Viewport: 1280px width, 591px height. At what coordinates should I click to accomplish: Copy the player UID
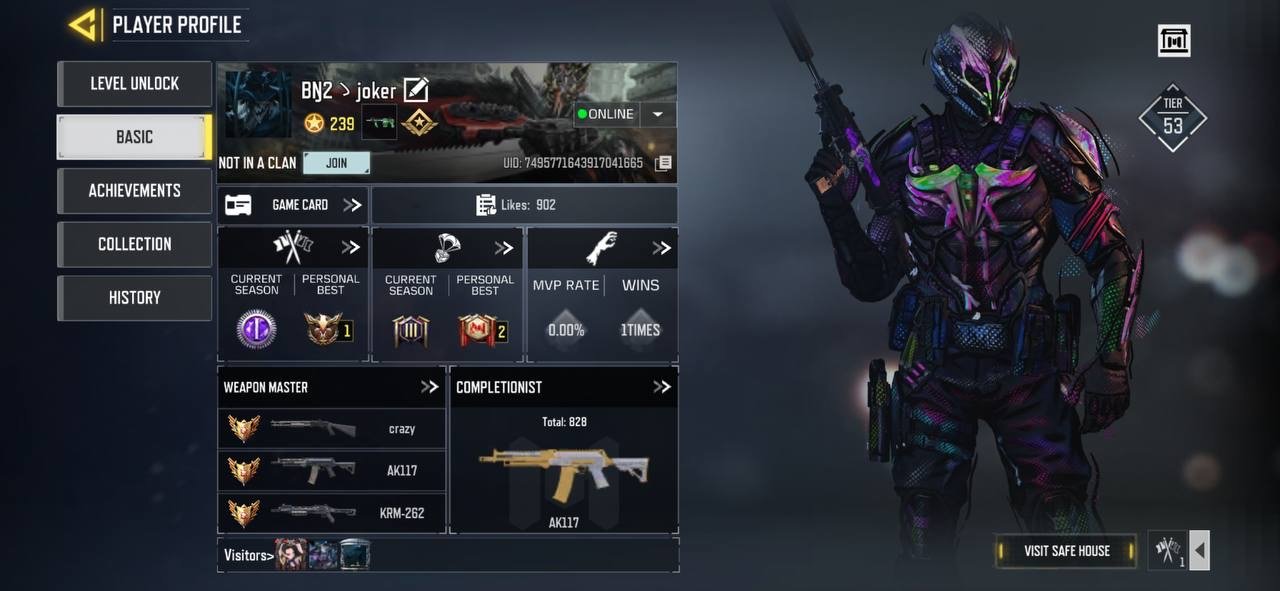[x=663, y=163]
